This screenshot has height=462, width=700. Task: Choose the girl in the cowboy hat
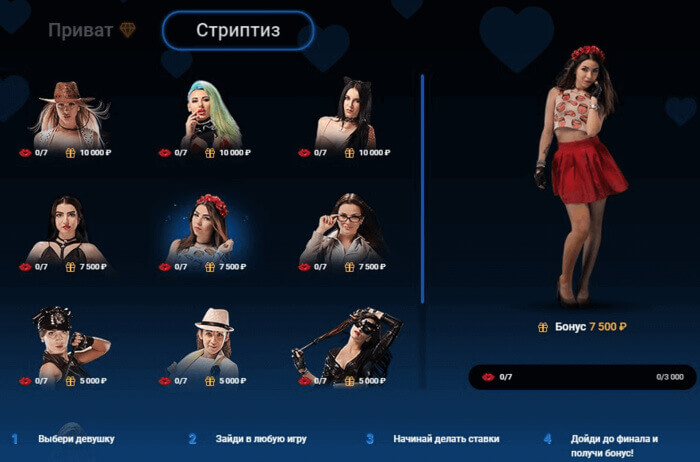tap(69, 115)
